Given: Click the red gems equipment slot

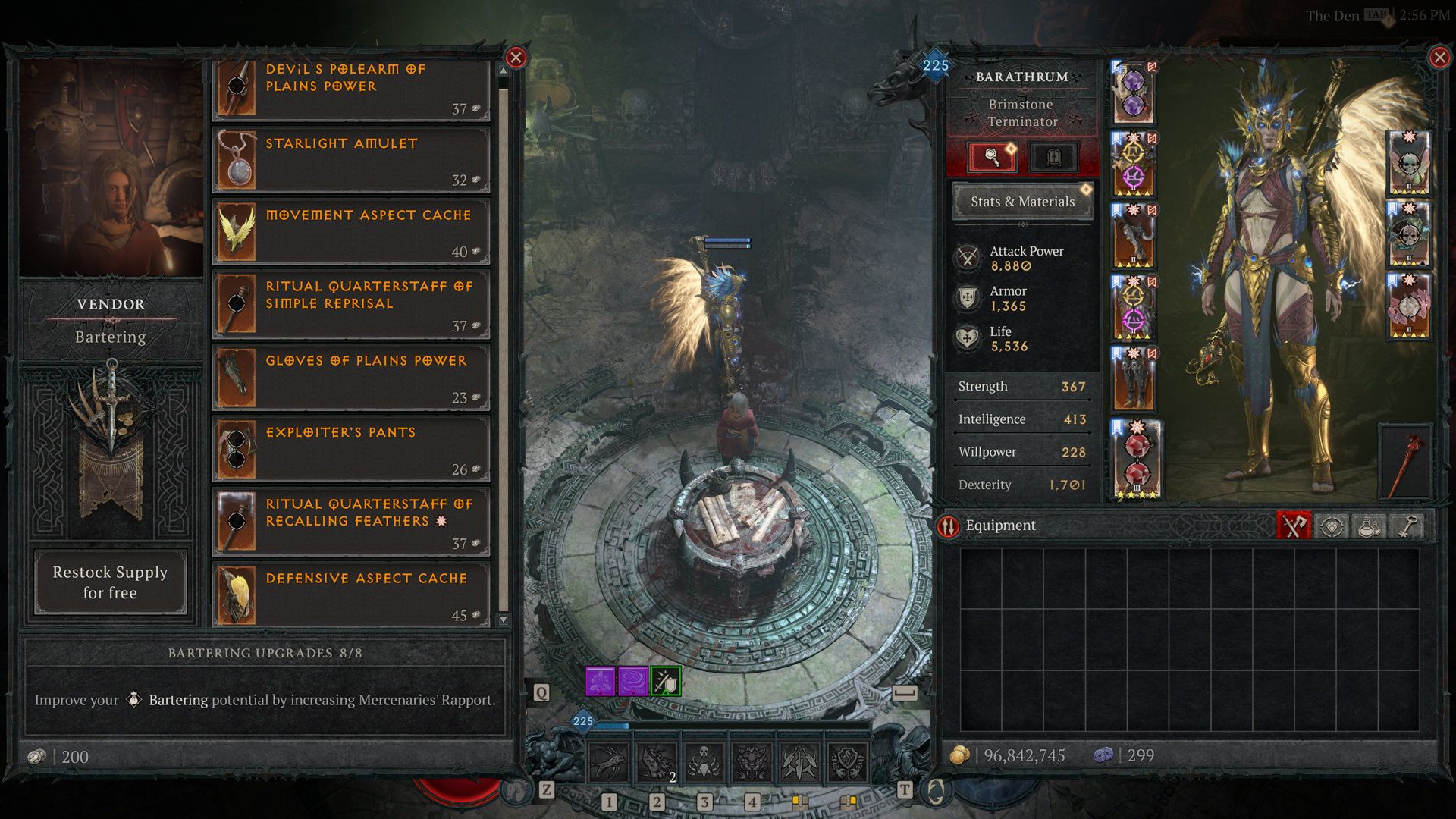Looking at the screenshot, I should point(1136,460).
